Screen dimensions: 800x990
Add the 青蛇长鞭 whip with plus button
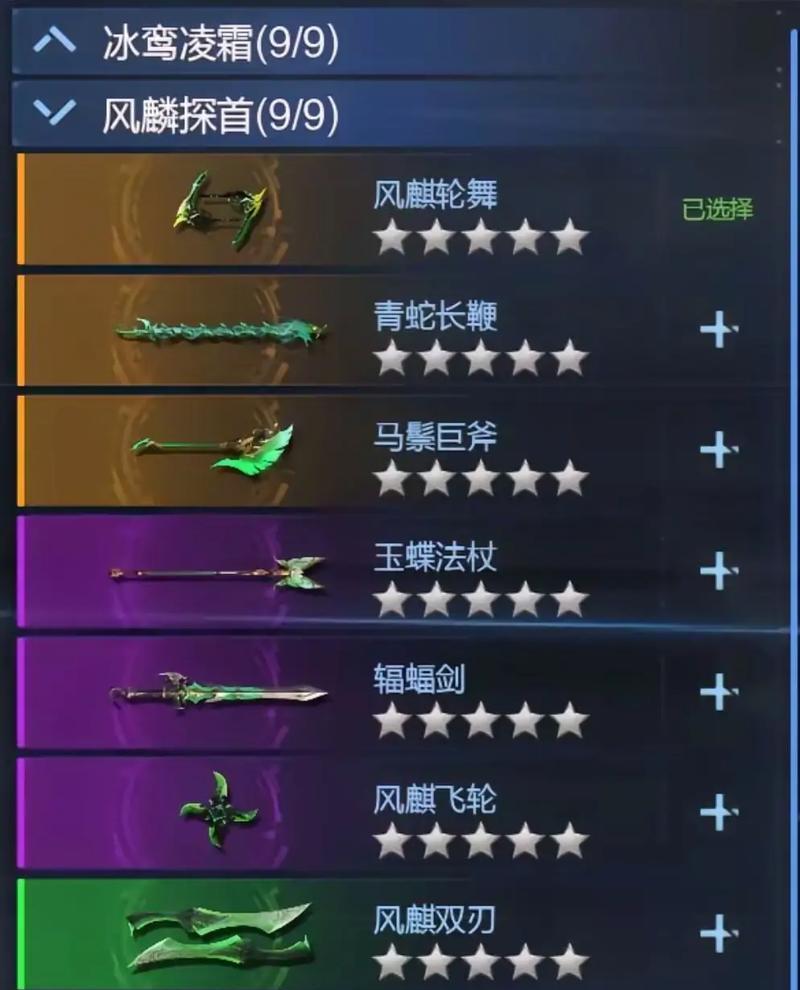point(718,329)
